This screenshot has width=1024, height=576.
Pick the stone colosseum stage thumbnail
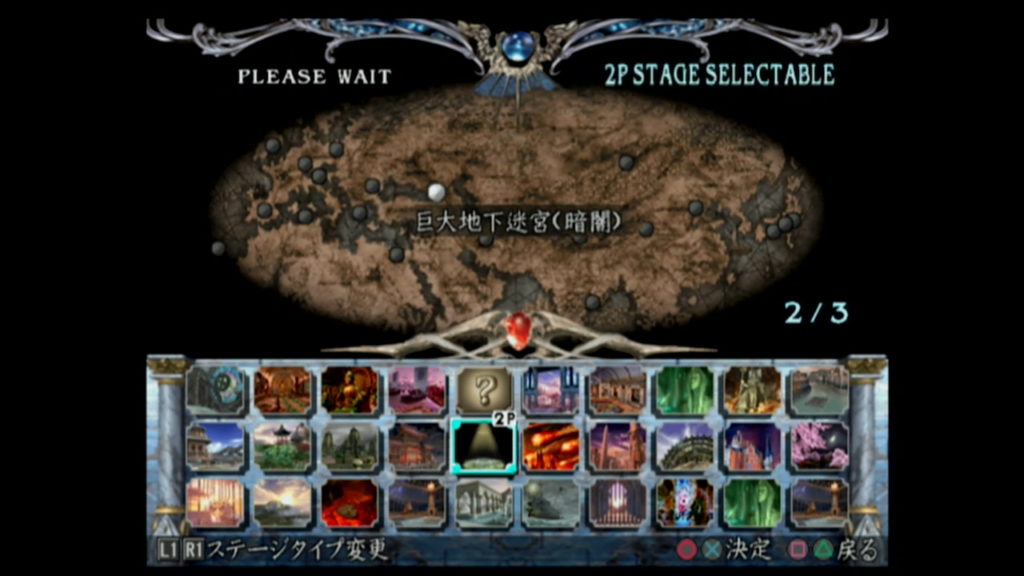(x=685, y=446)
